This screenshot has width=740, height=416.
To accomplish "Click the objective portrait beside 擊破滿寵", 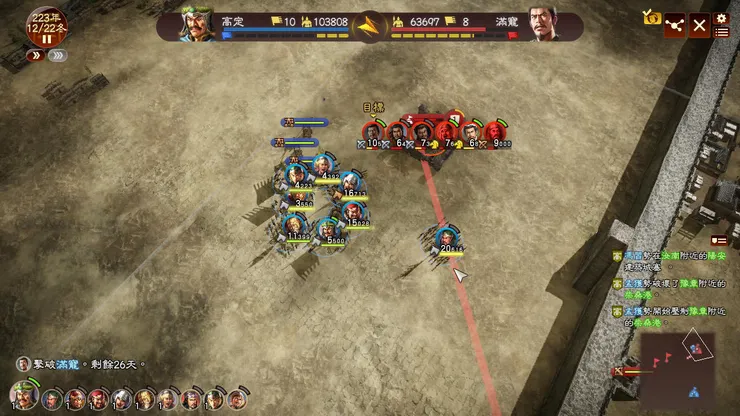I will [x=23, y=364].
